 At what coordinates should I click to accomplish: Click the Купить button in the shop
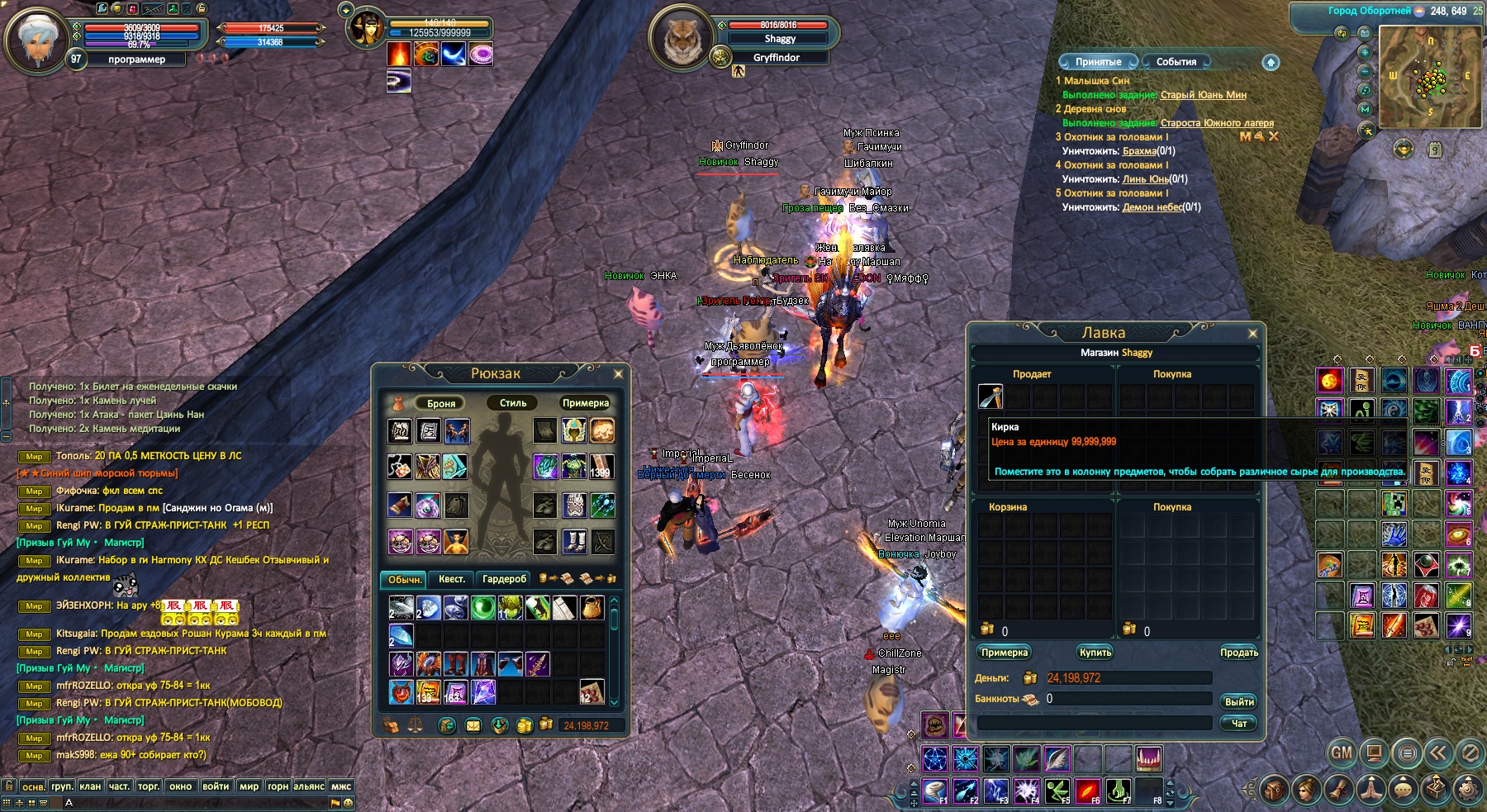pos(1095,653)
